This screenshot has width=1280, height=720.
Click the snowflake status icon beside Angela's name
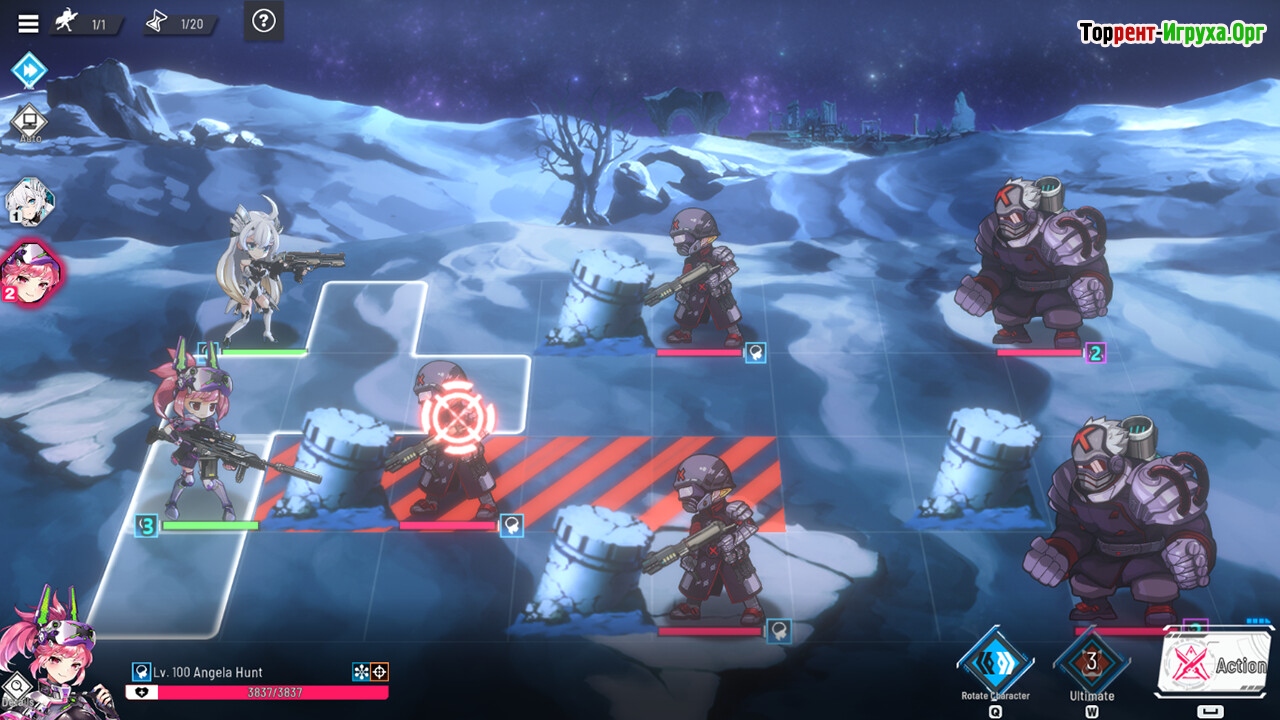click(361, 672)
